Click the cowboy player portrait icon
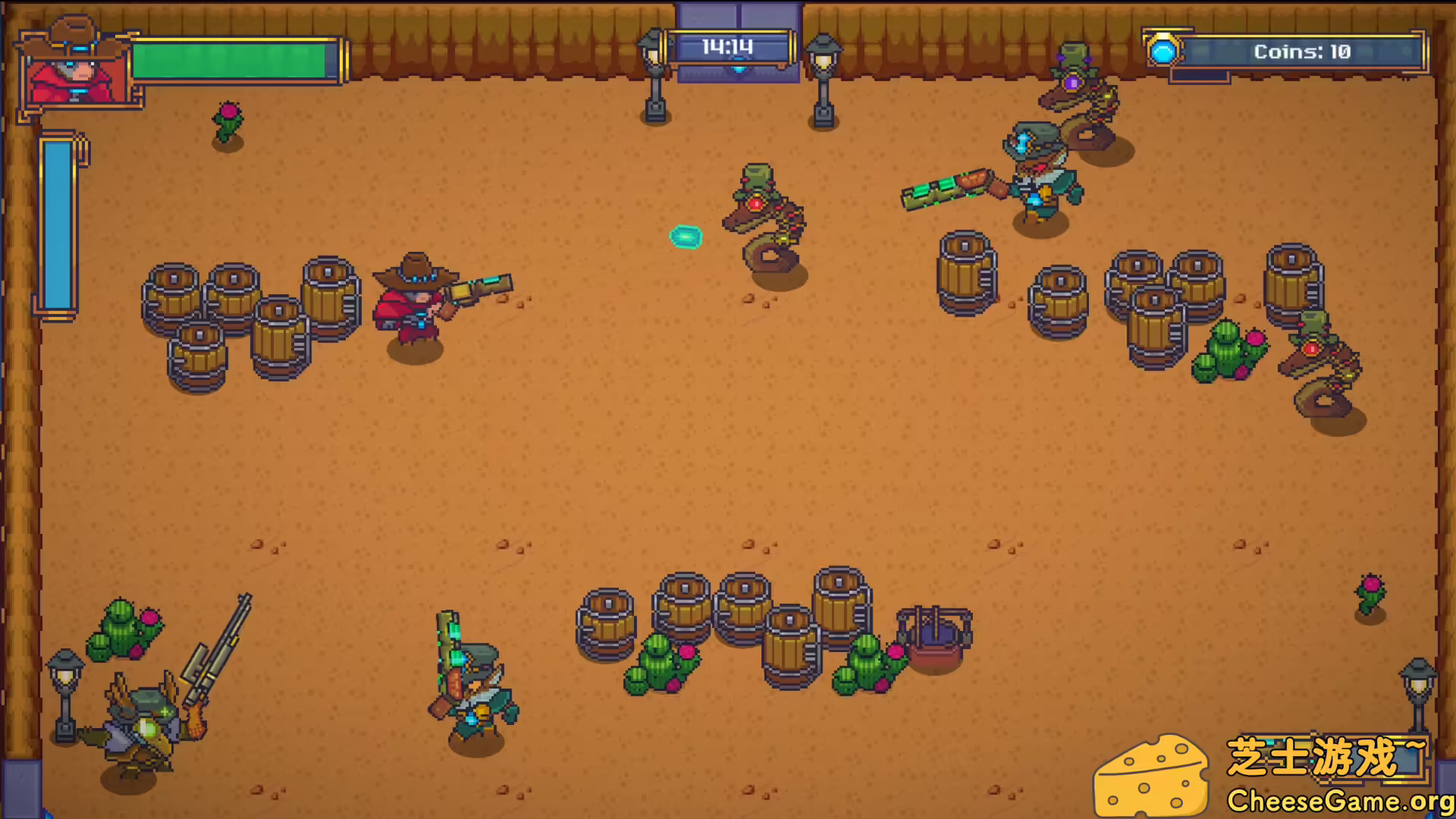Screen dimensions: 1456x819 pyautogui.click(x=76, y=68)
